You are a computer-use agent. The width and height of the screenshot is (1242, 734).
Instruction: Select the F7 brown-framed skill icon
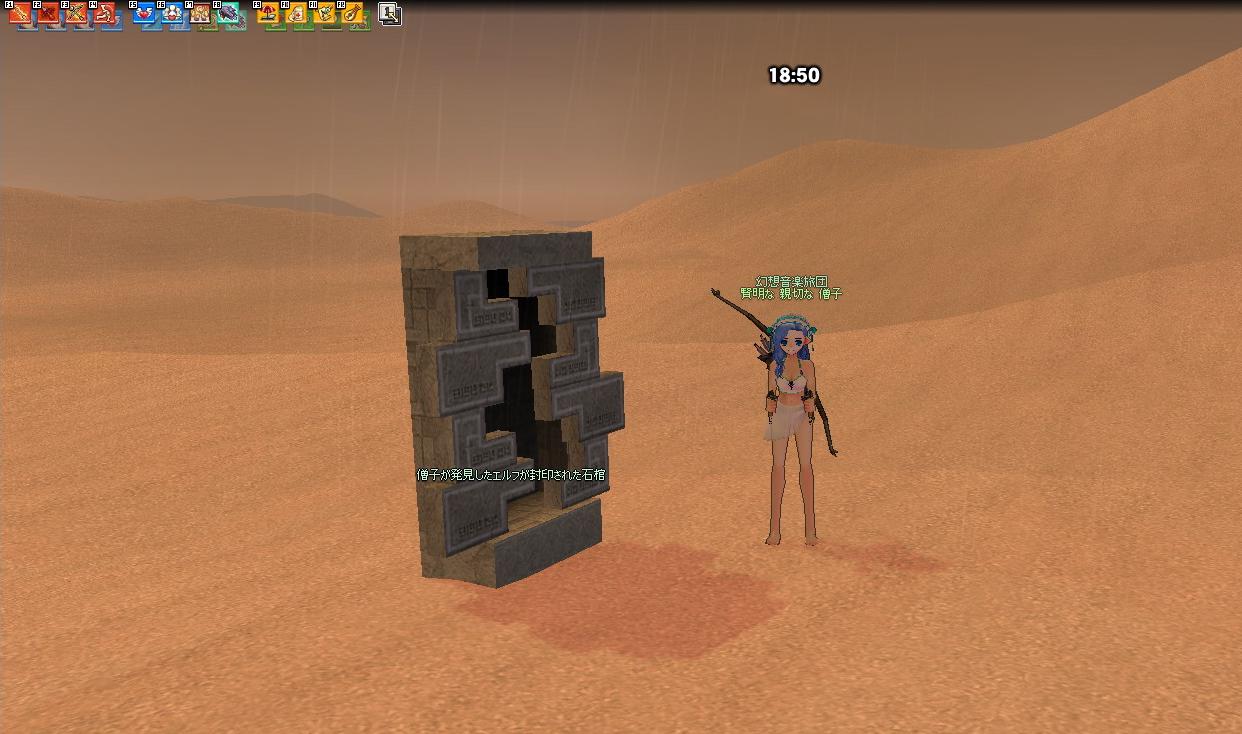pos(202,15)
